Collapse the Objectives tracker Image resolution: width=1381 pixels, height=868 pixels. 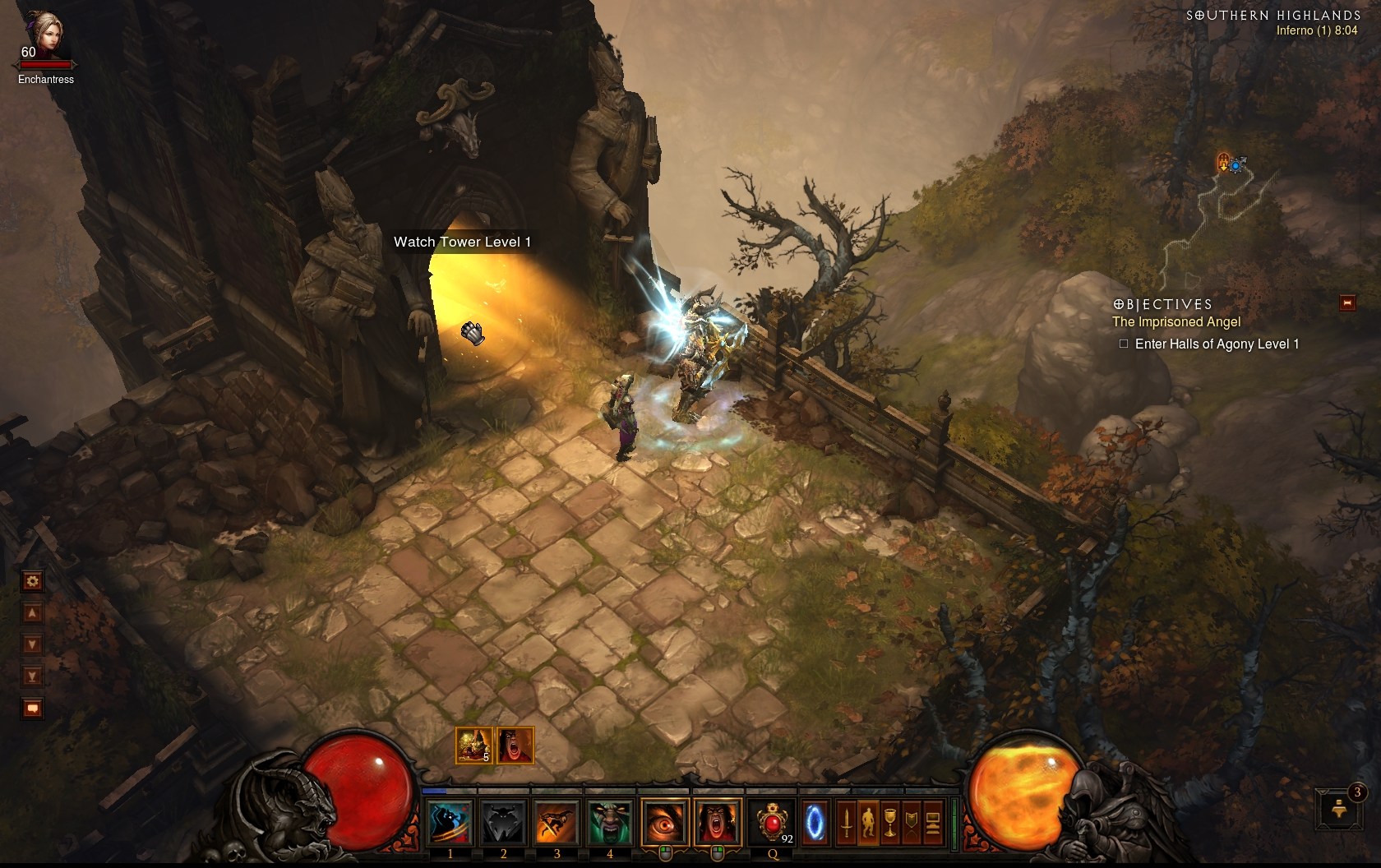point(1347,303)
